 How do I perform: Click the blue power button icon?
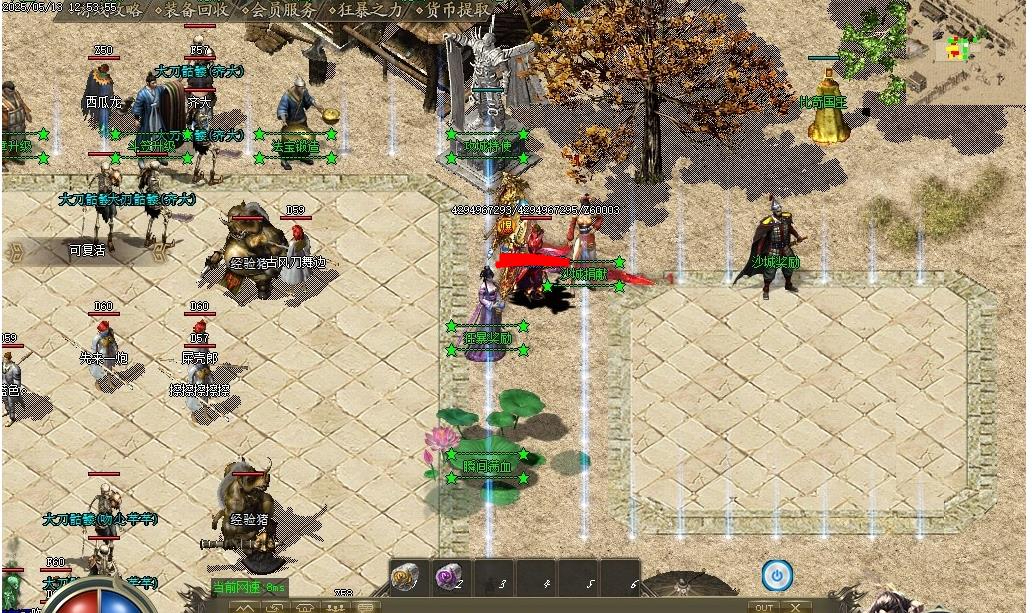(x=777, y=575)
